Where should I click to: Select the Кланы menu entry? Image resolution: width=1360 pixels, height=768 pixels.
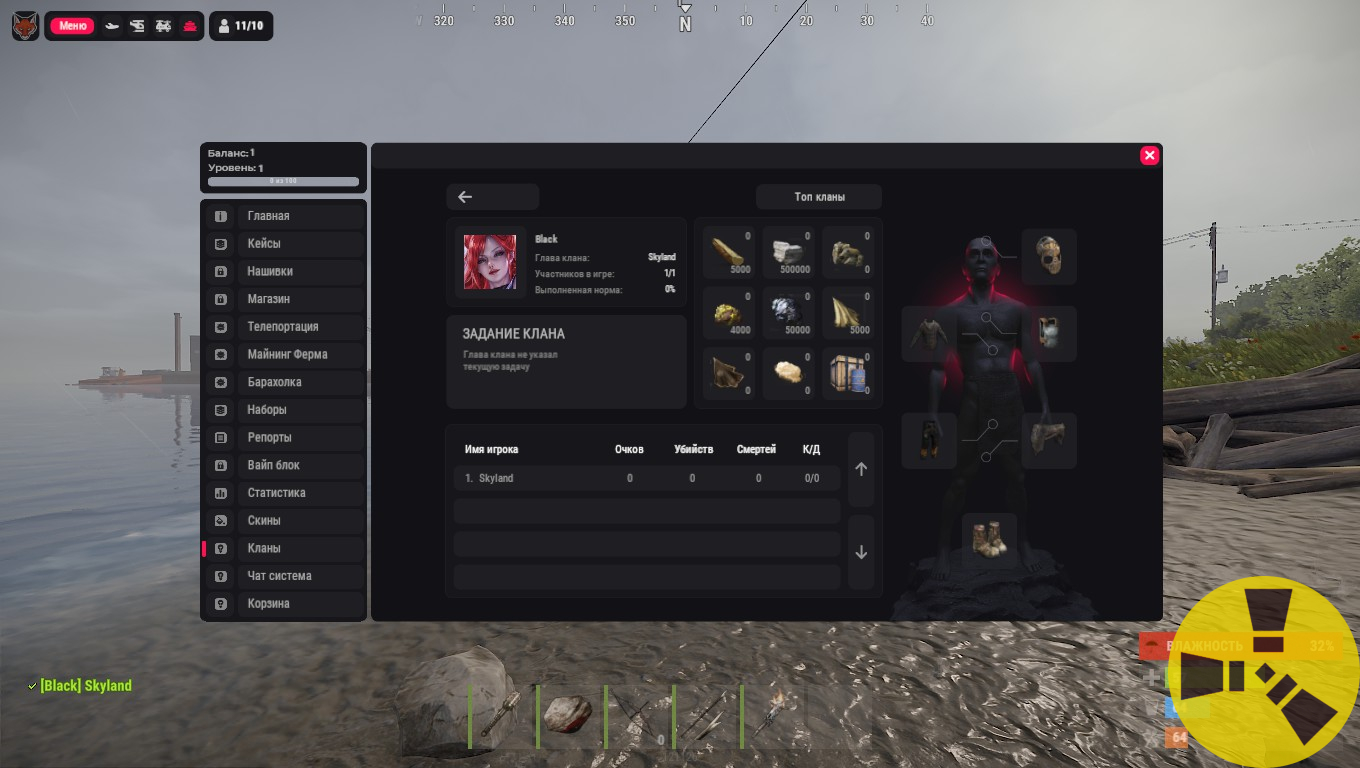click(300, 548)
